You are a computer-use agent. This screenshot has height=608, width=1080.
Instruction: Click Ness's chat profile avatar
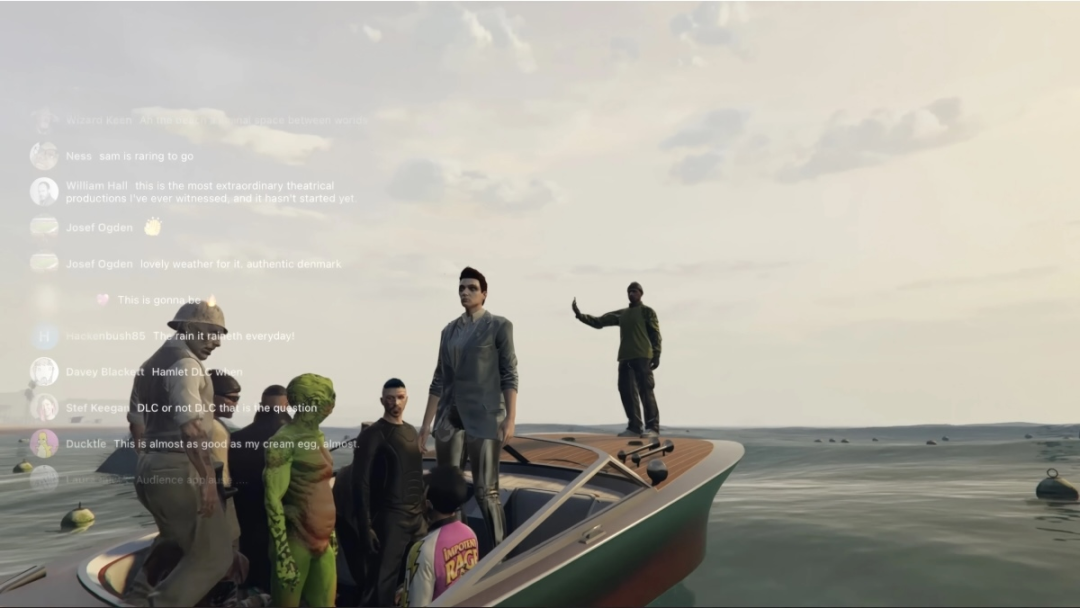pos(44,156)
